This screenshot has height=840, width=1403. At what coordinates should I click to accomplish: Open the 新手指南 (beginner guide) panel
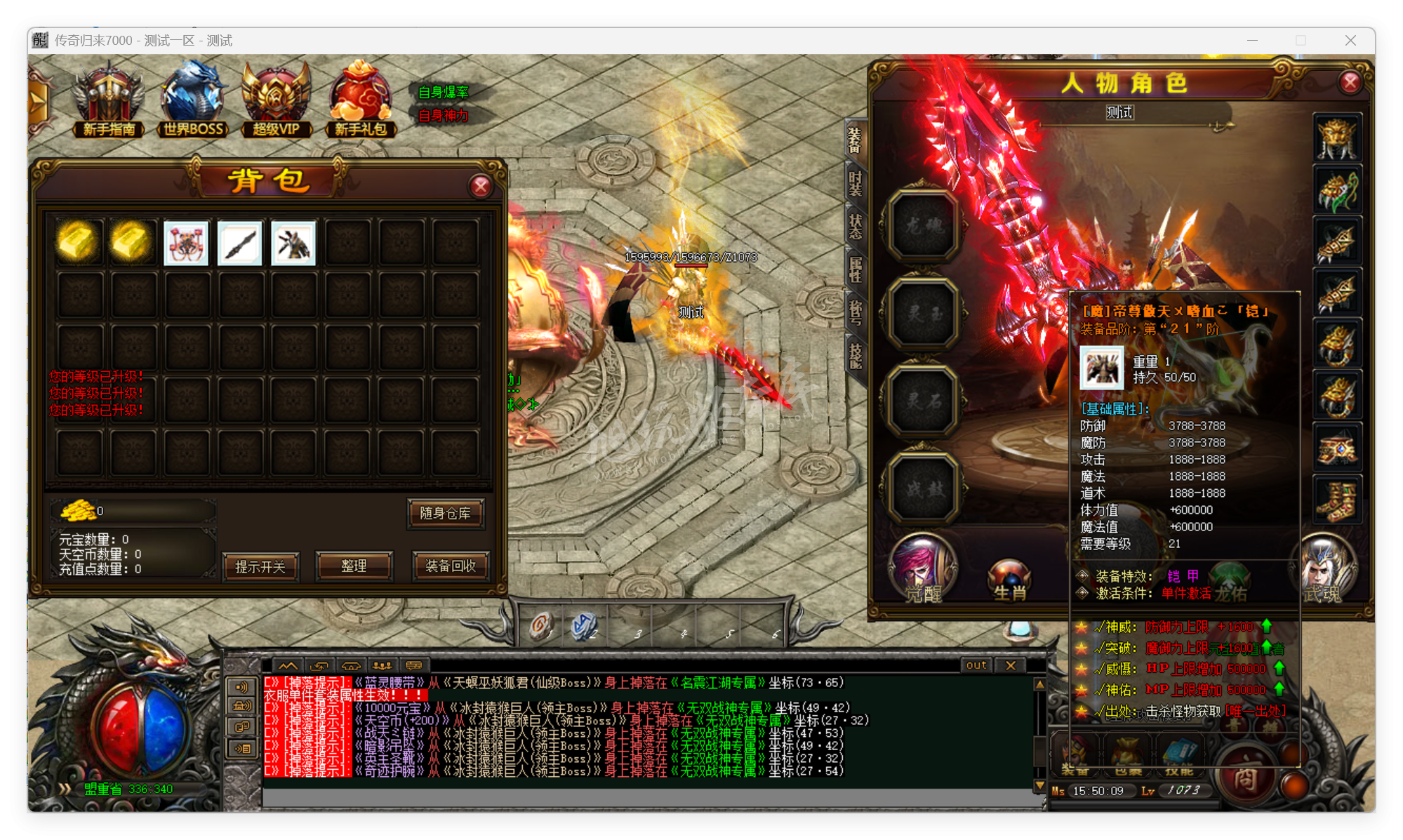tap(108, 98)
